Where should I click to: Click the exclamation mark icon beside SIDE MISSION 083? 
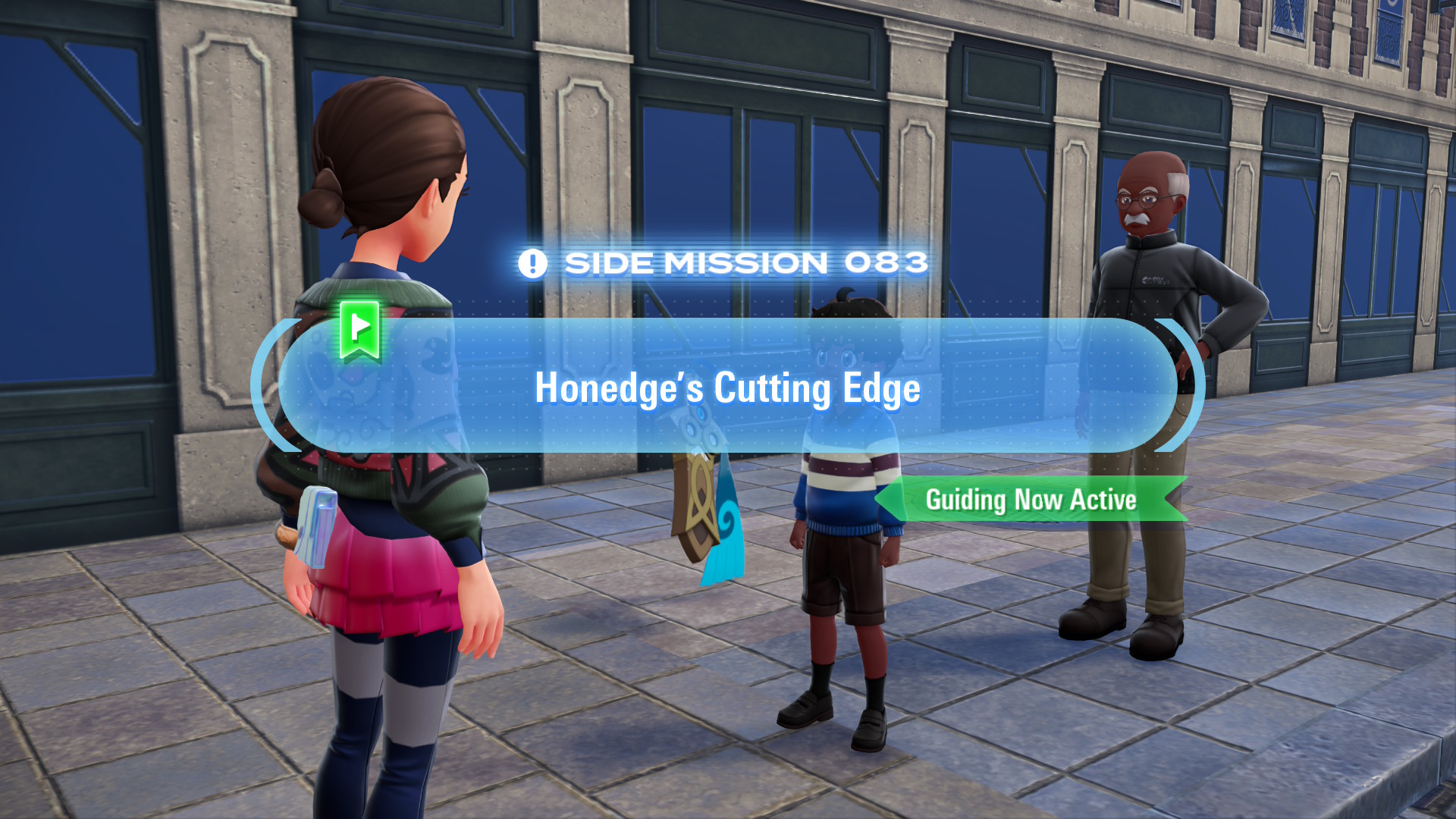click(533, 263)
